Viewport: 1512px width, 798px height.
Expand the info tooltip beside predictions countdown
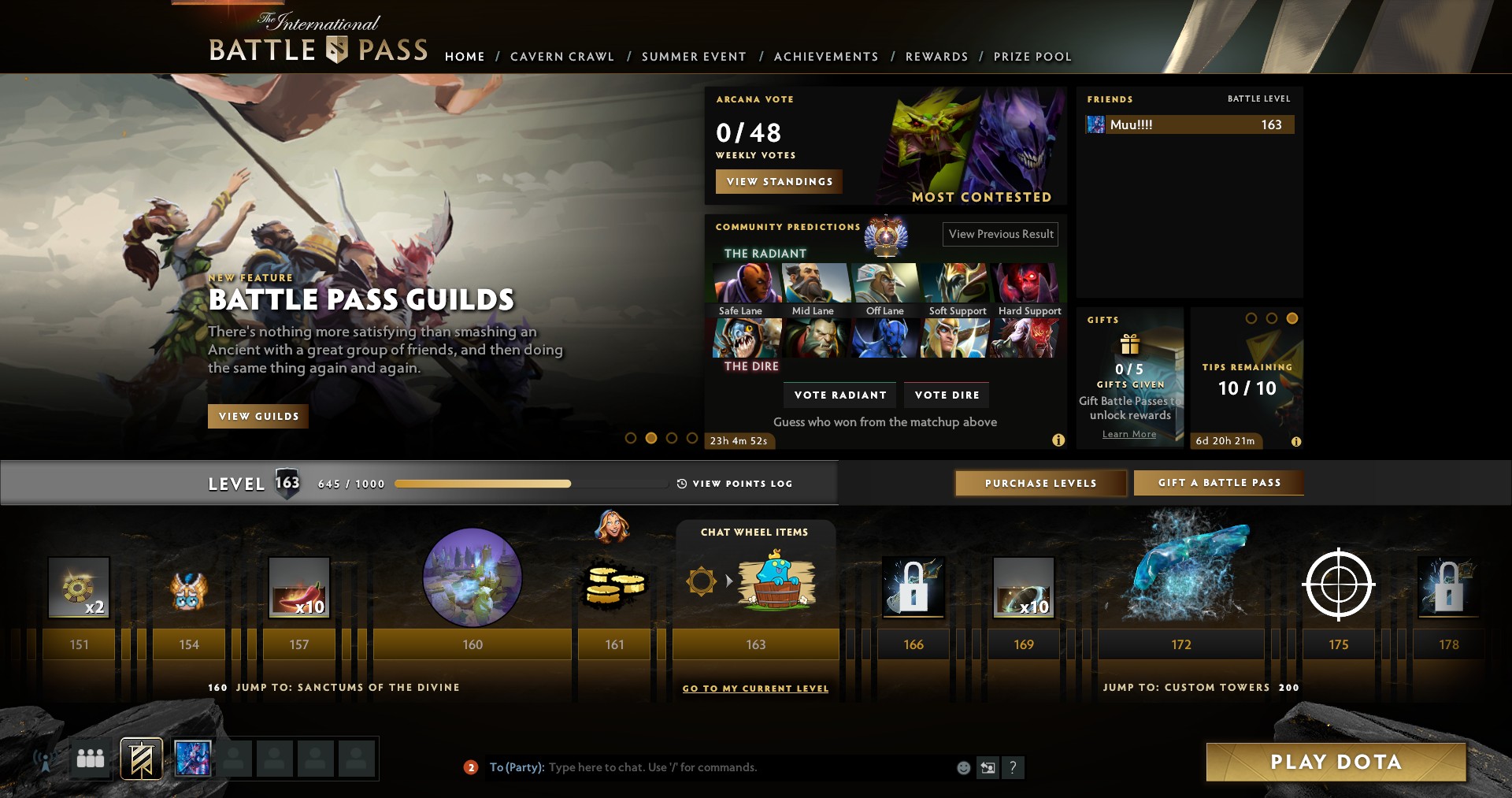(1058, 442)
